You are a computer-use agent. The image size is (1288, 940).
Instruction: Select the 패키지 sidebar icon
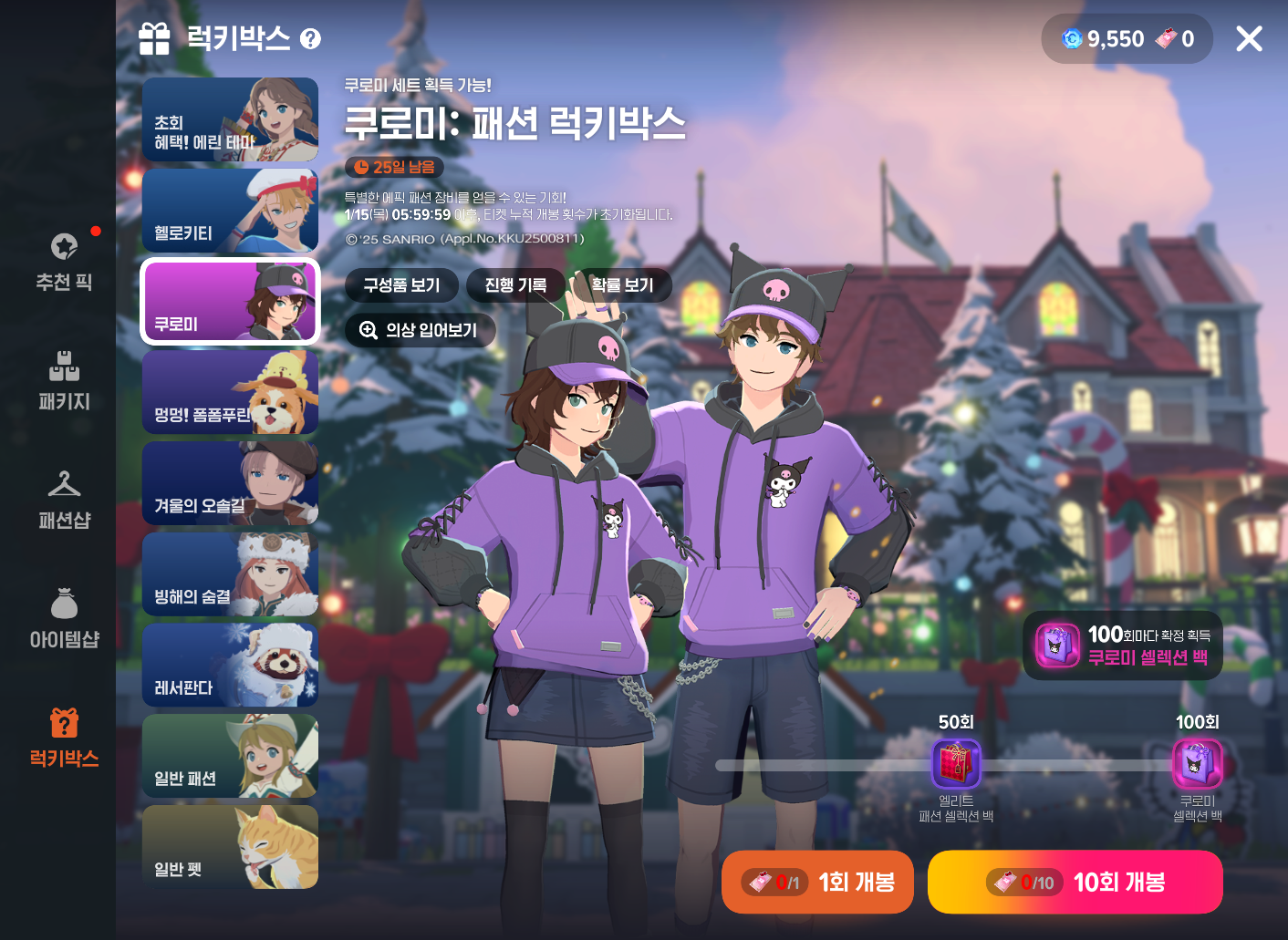click(x=63, y=378)
